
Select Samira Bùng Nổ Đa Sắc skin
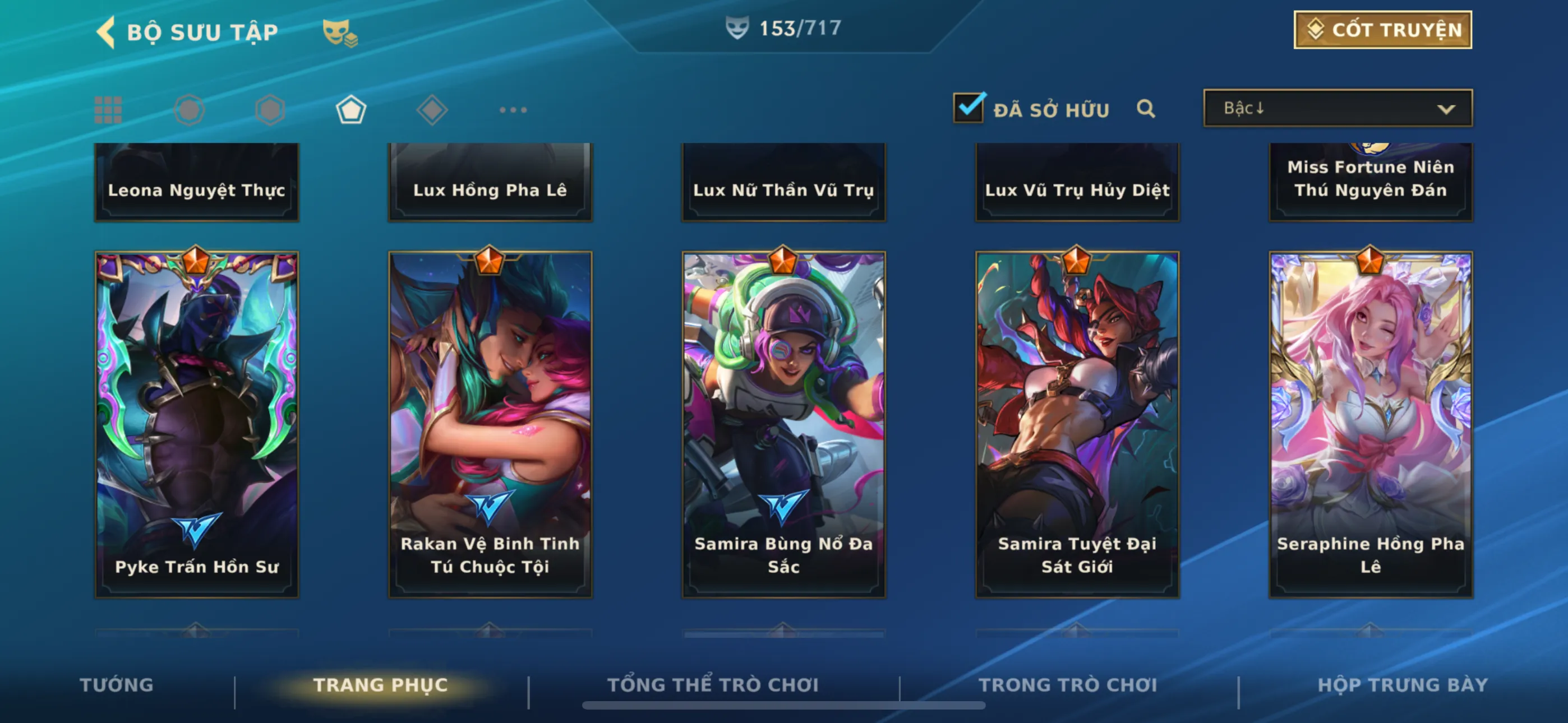[x=783, y=424]
